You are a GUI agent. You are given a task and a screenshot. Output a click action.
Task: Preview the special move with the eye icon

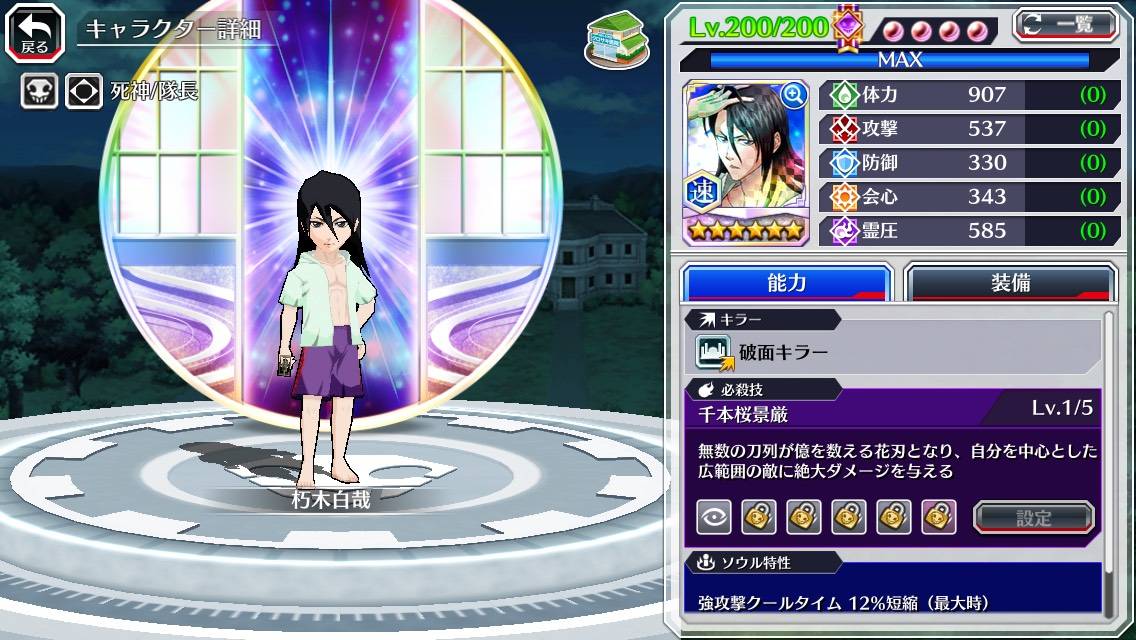click(x=714, y=517)
